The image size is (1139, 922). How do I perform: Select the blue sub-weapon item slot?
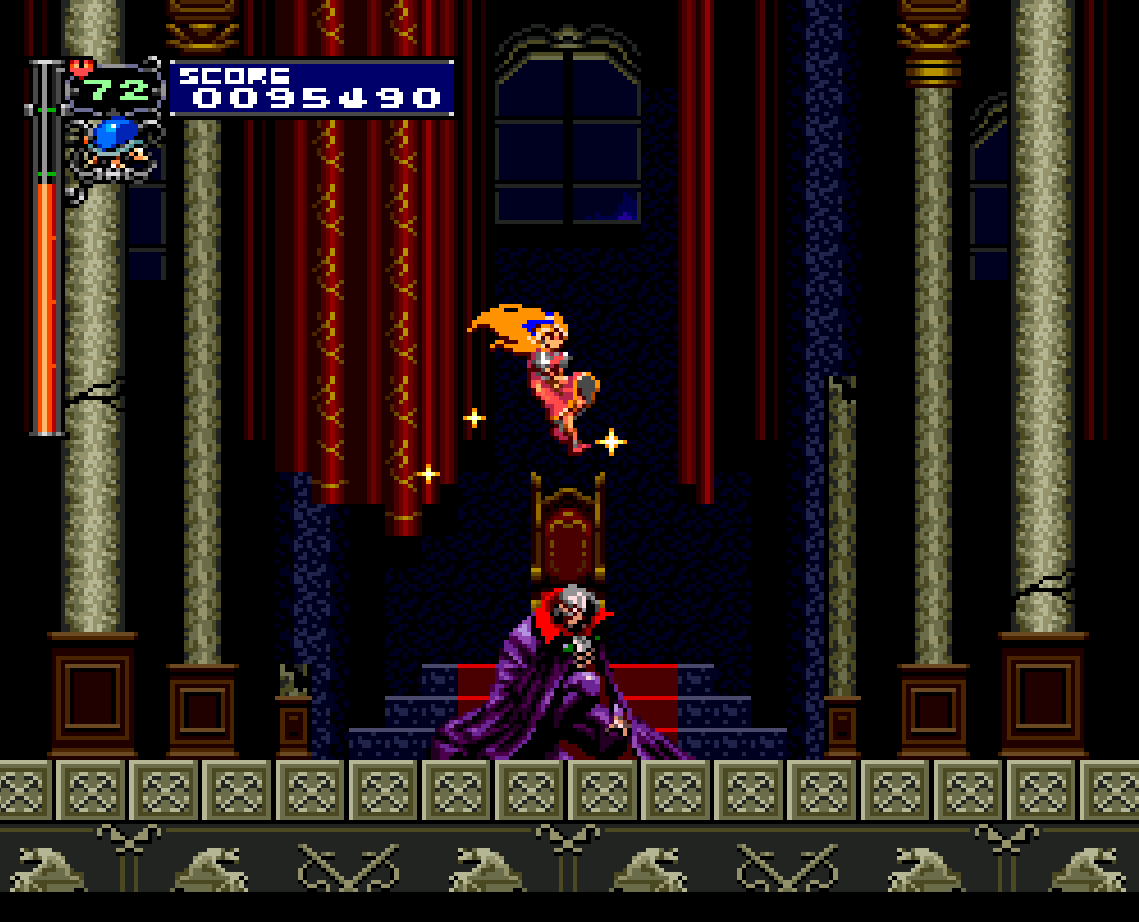[x=112, y=140]
